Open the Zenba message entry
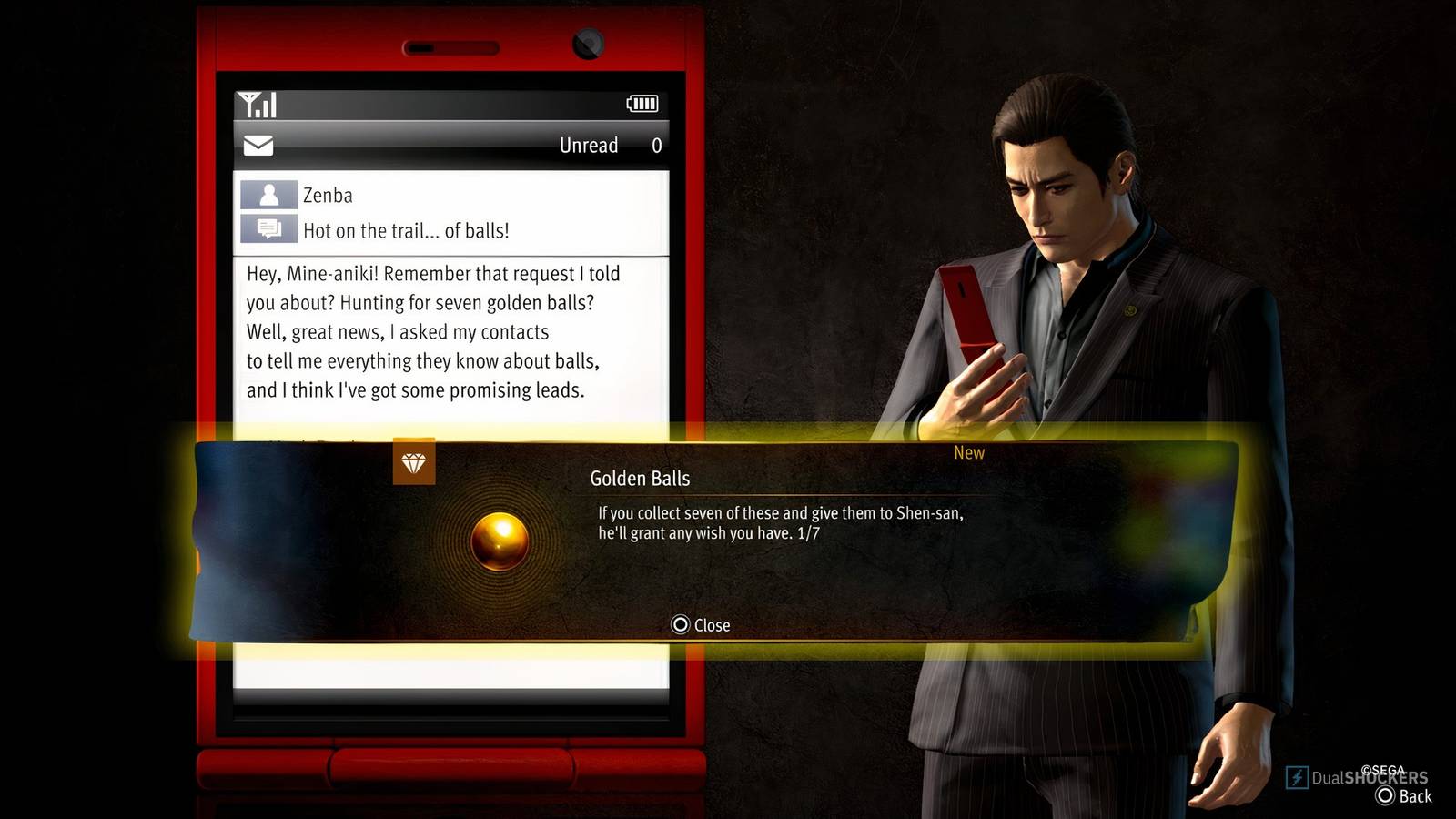 tap(326, 194)
